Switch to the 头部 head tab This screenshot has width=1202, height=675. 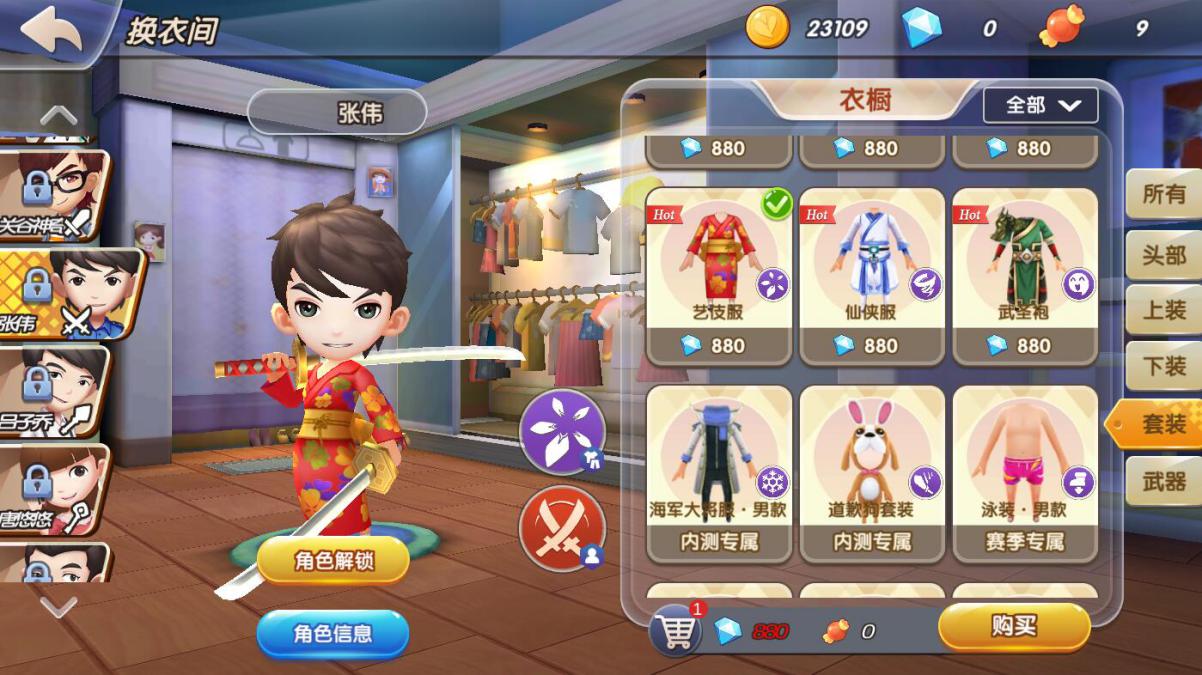tap(1163, 253)
